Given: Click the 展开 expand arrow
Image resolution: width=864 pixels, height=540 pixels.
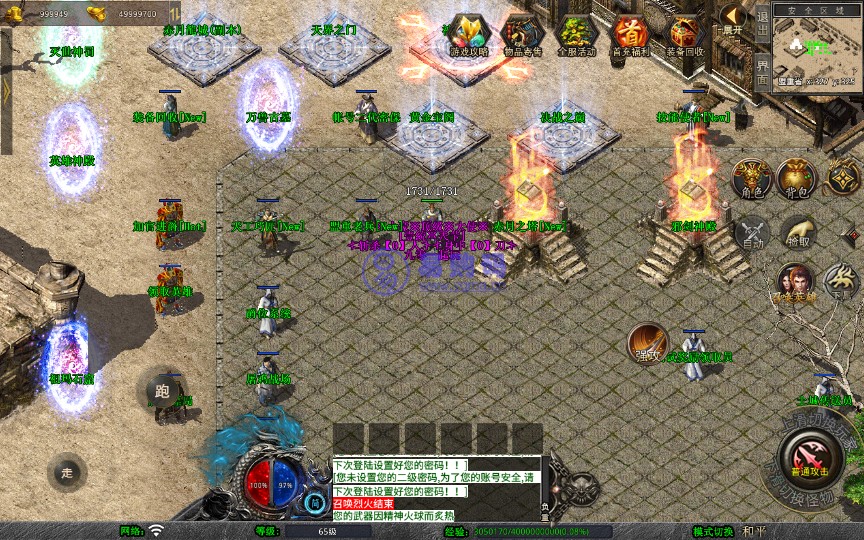Looking at the screenshot, I should 733,19.
